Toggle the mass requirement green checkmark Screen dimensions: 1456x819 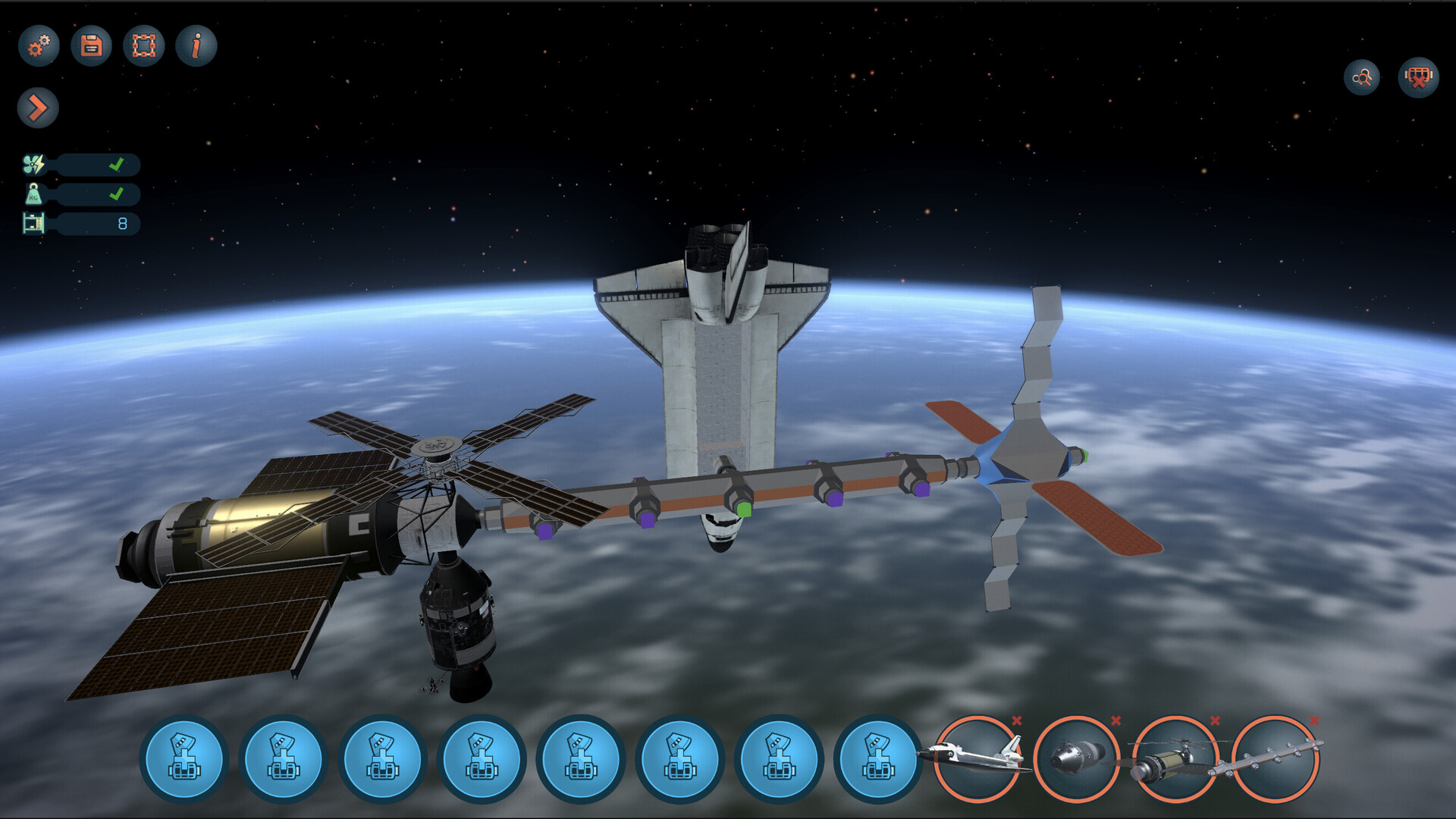118,195
